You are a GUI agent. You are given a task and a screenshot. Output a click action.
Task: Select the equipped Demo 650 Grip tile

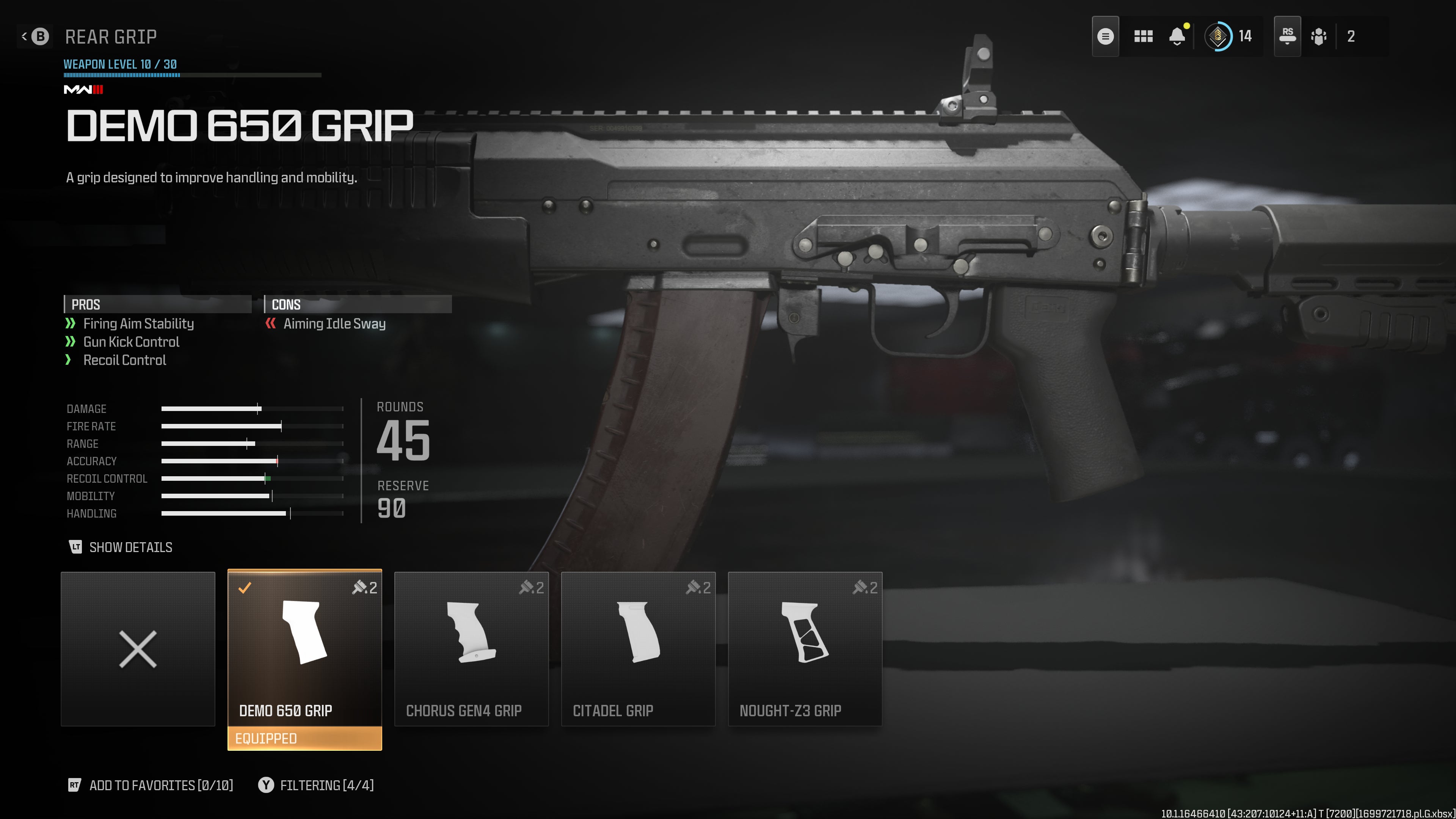[x=304, y=649]
